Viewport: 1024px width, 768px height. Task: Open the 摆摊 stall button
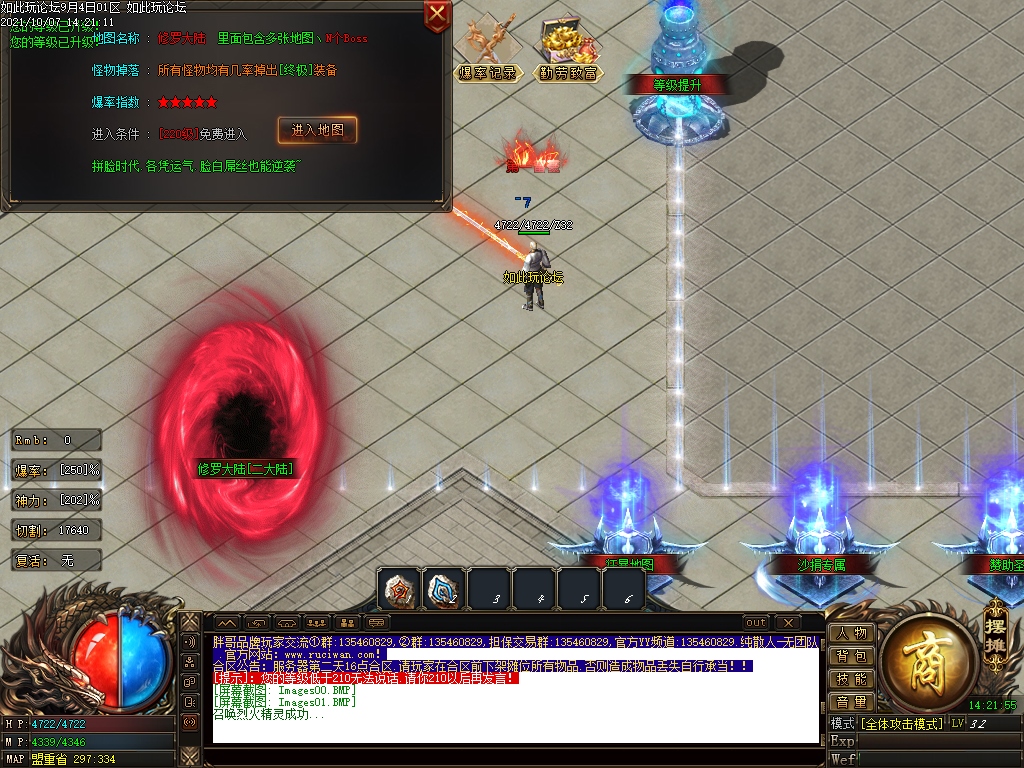tap(995, 633)
